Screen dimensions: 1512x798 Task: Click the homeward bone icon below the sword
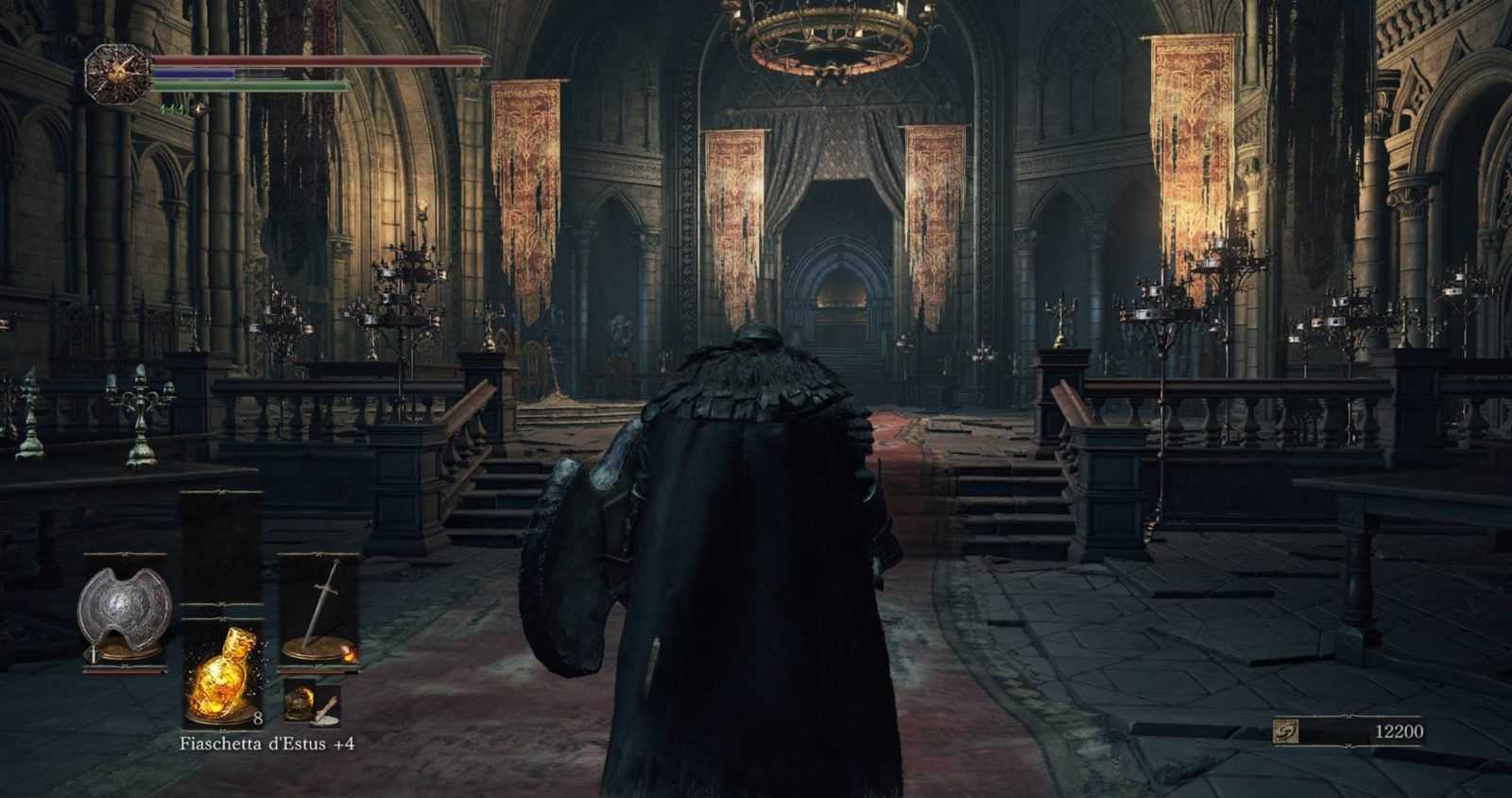pyautogui.click(x=312, y=701)
